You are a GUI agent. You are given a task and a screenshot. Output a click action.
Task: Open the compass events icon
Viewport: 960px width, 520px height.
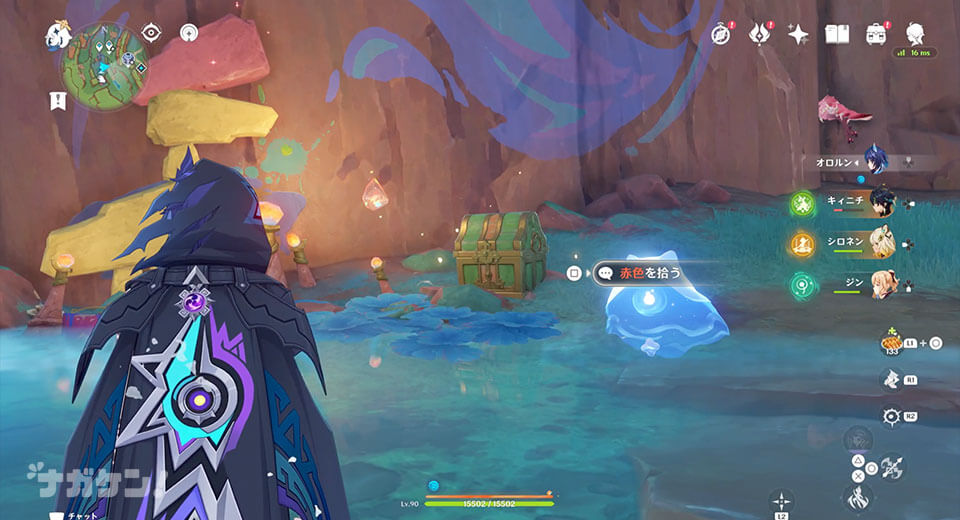point(720,34)
